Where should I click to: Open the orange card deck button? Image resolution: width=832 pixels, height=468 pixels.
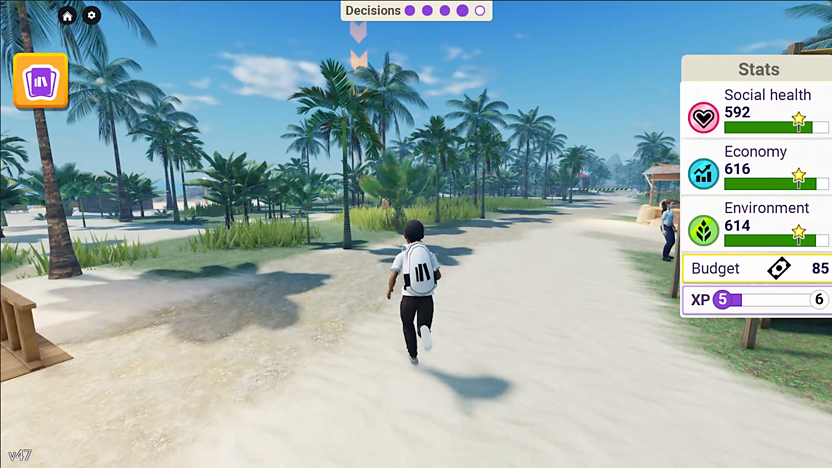click(41, 80)
